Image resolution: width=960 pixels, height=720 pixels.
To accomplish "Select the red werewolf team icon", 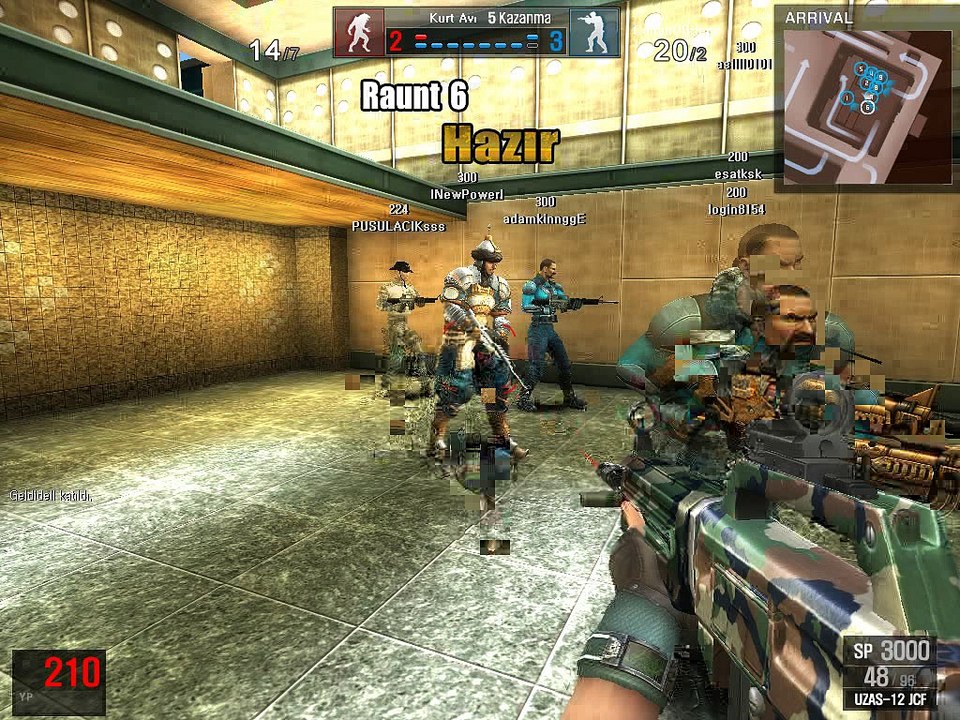I will (357, 32).
